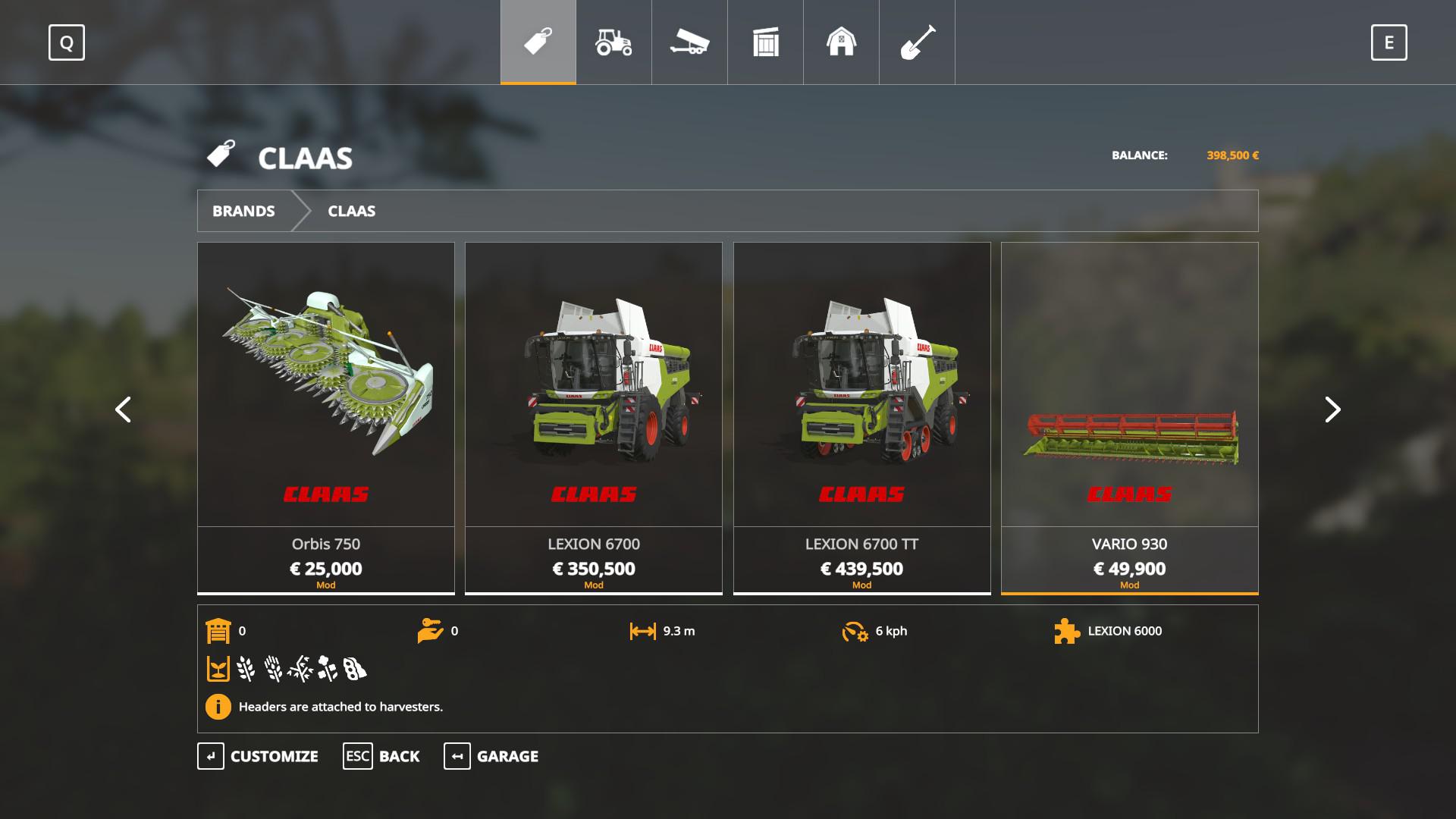
Task: Switch to the shovel landscaping tab
Action: click(917, 42)
